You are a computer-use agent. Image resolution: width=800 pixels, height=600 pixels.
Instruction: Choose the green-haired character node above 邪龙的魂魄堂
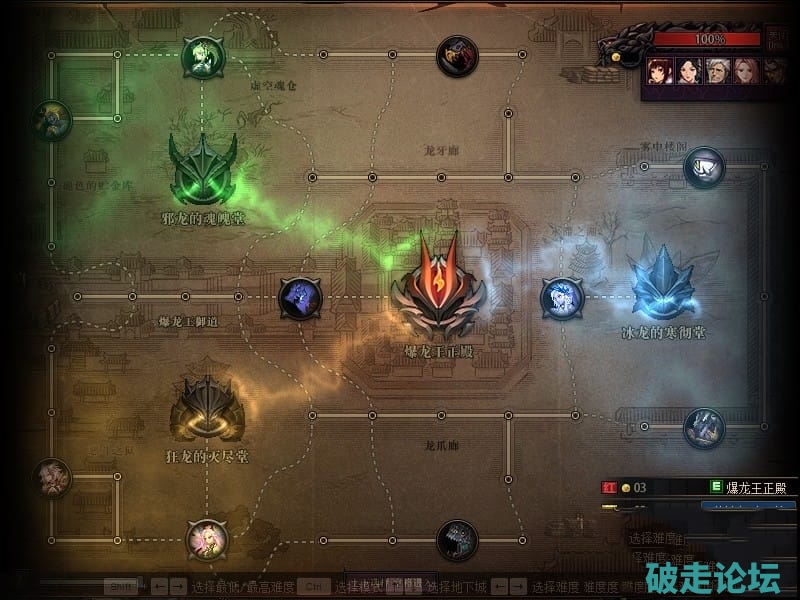(x=202, y=57)
